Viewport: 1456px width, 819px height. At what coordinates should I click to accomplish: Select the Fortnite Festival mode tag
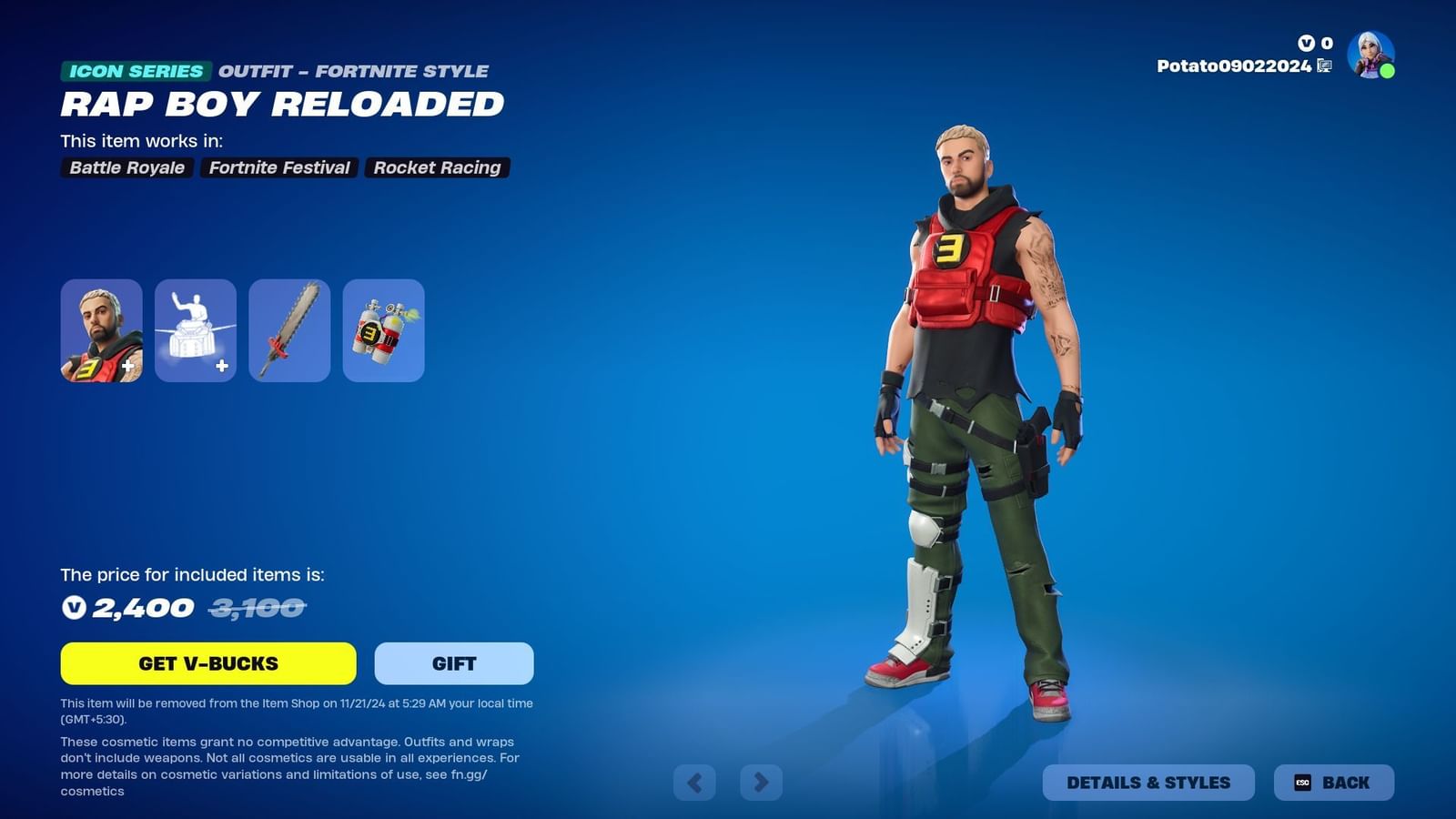pyautogui.click(x=278, y=167)
